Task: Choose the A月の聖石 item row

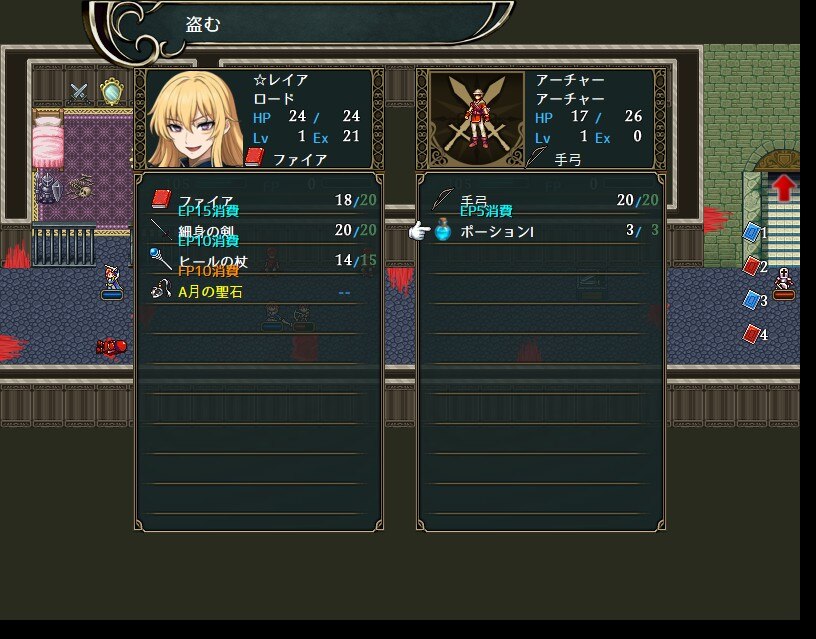Action: pyautogui.click(x=258, y=292)
